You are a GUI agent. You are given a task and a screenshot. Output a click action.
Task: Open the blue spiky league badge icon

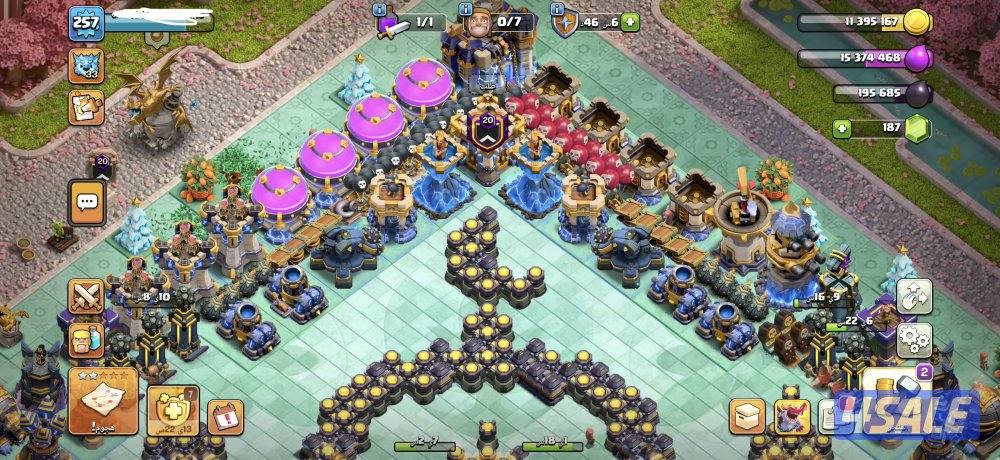pos(86,66)
